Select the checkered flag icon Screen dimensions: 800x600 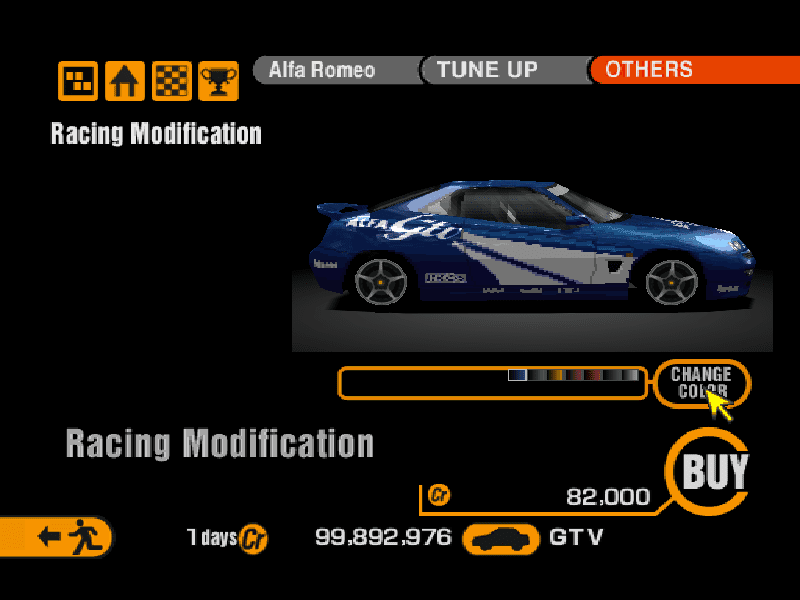tap(171, 81)
